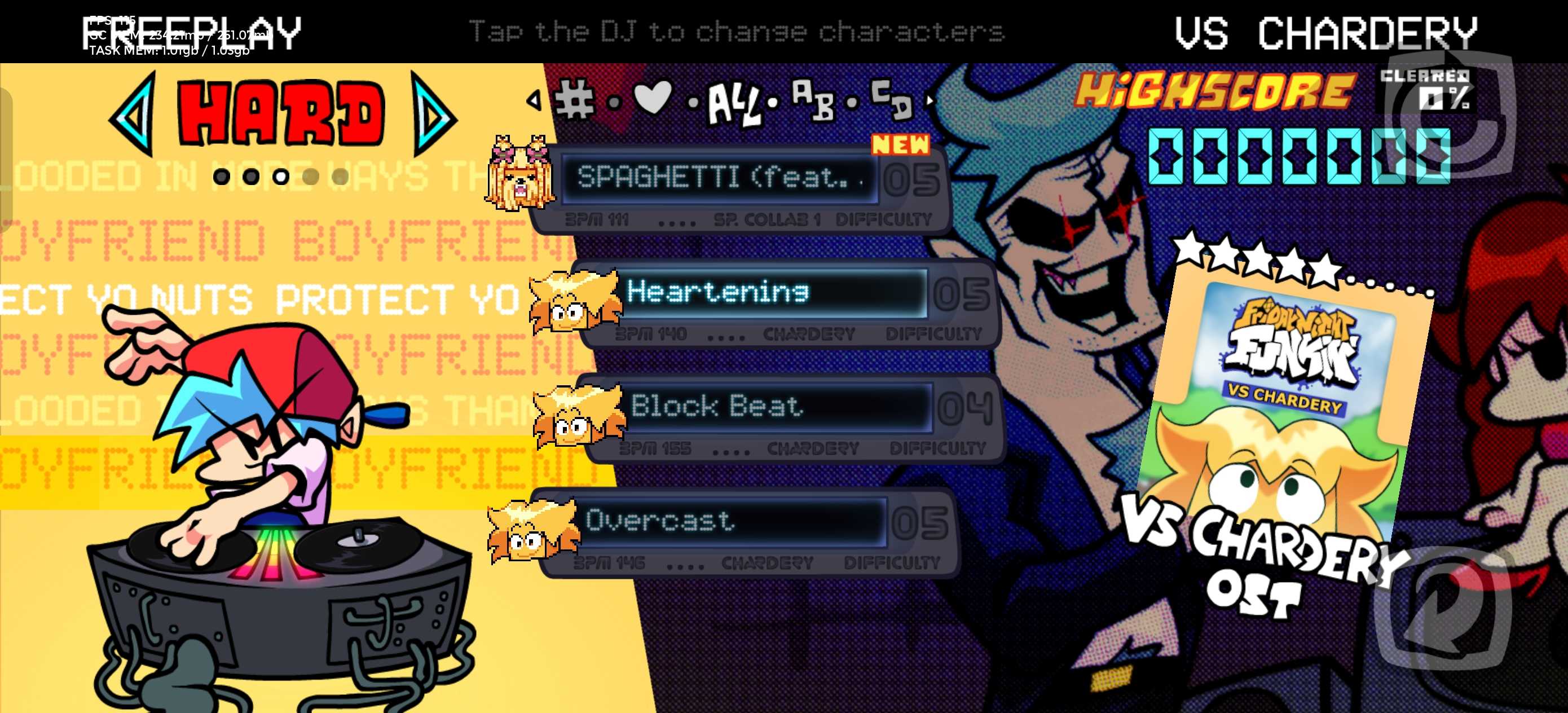The image size is (1568, 713).
Task: Show favorited songs with the heart filter
Action: tap(653, 98)
